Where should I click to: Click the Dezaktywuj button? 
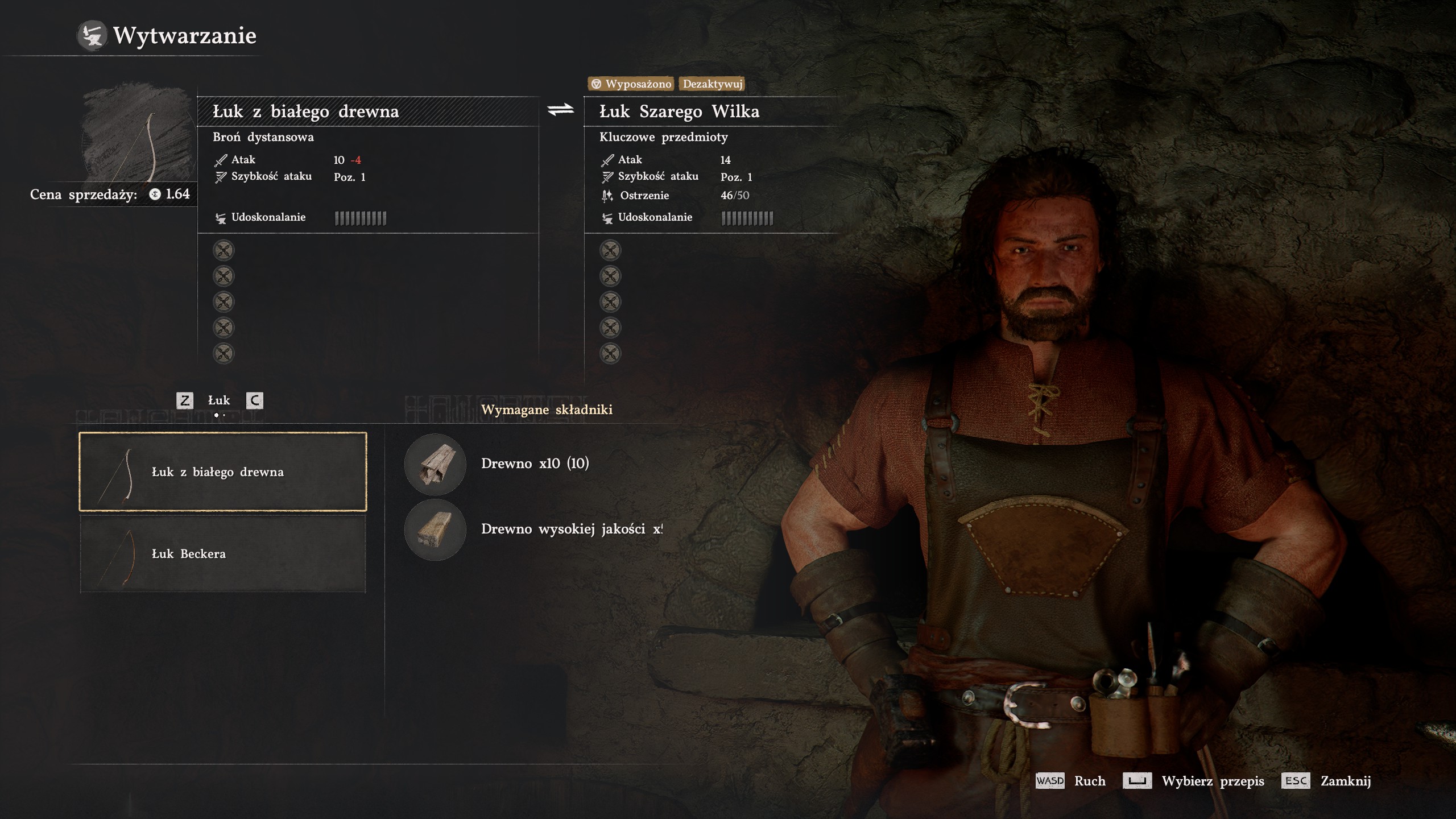coord(712,84)
